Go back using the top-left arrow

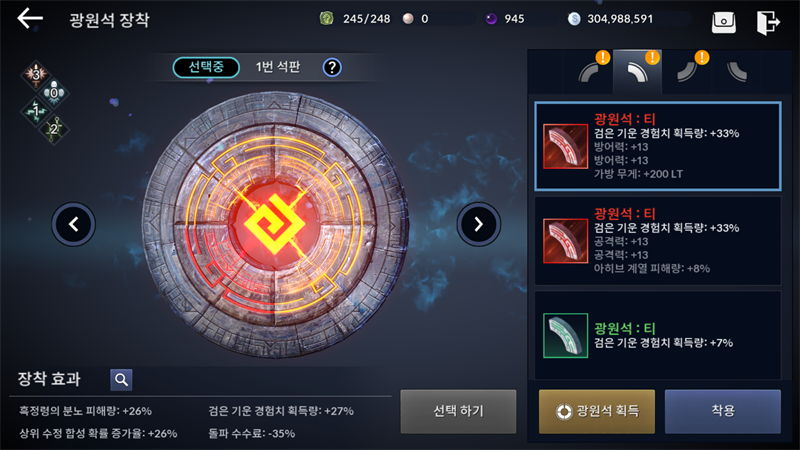tap(30, 19)
